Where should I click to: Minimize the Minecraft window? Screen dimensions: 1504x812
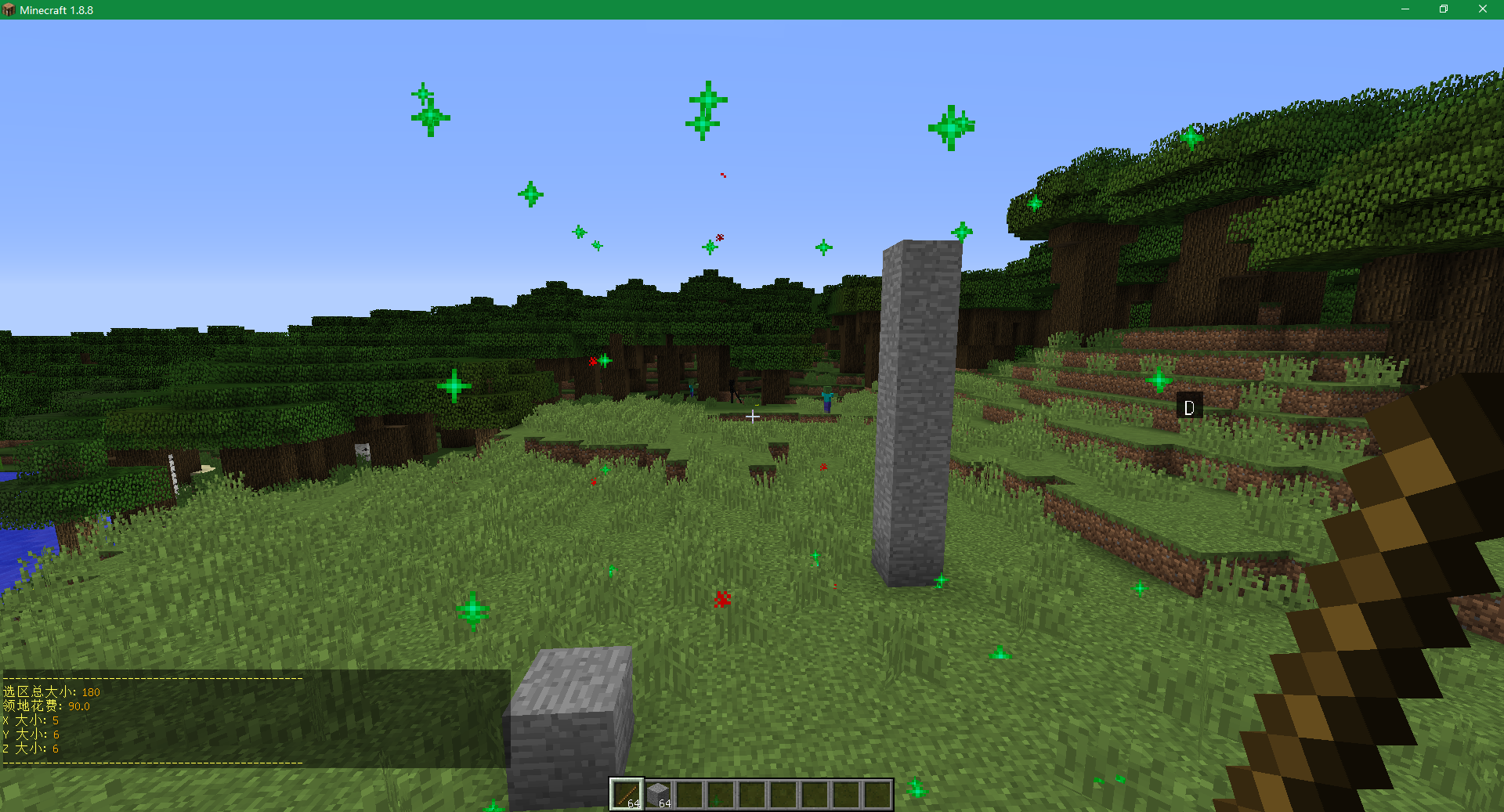pos(1405,9)
